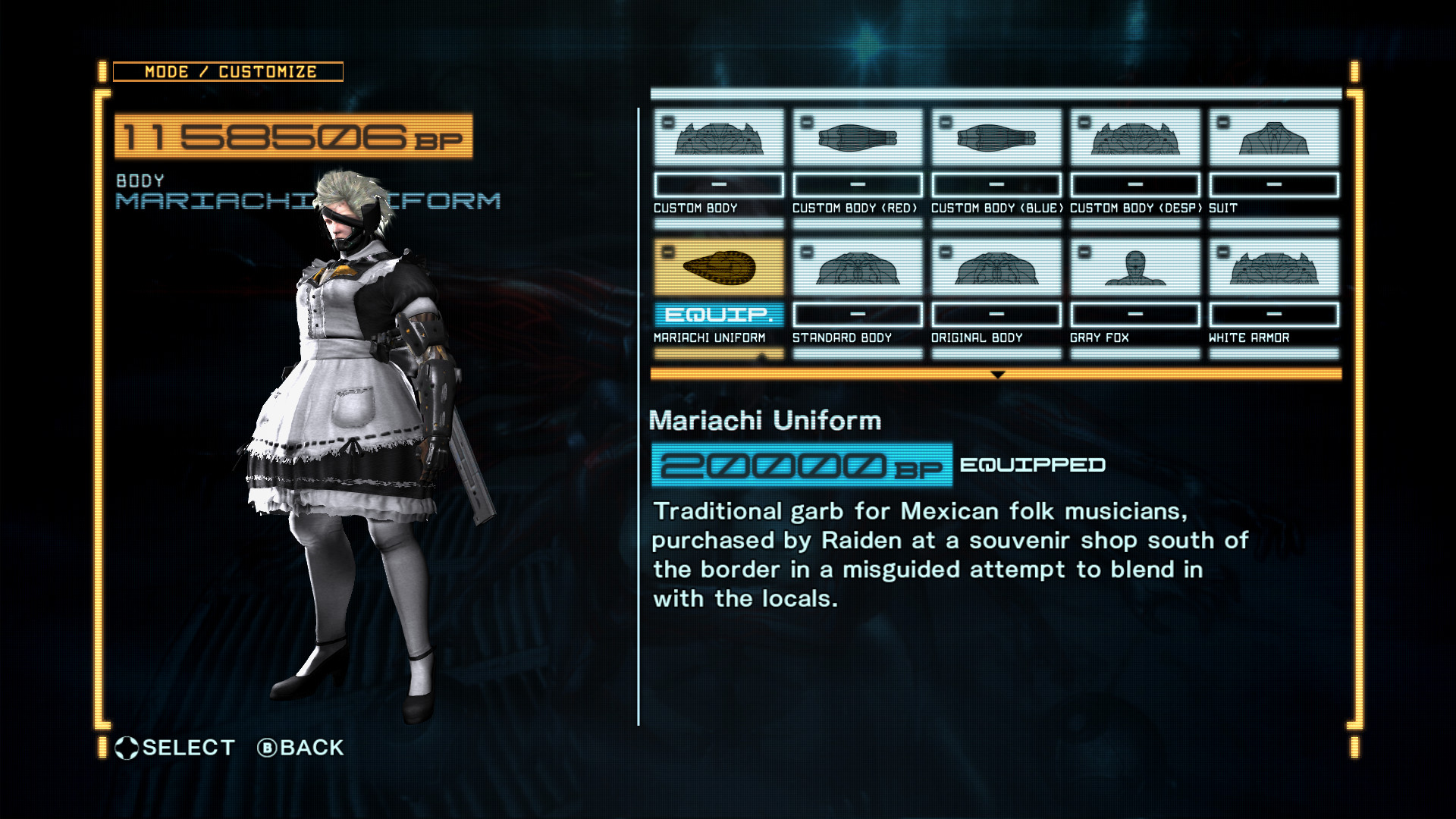Switch to the BODY category label
Screen dimensions: 1456x819
140,181
